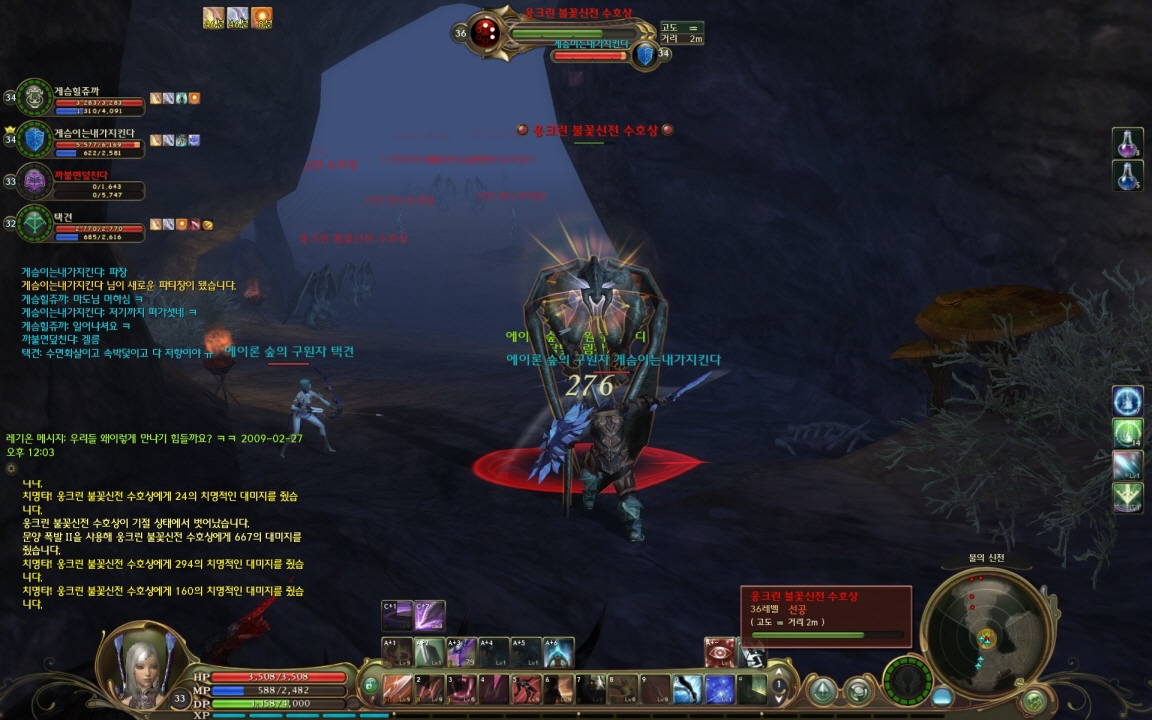Select the dead party member 까불면덮친다
This screenshot has width=1152, height=720.
[x=34, y=182]
